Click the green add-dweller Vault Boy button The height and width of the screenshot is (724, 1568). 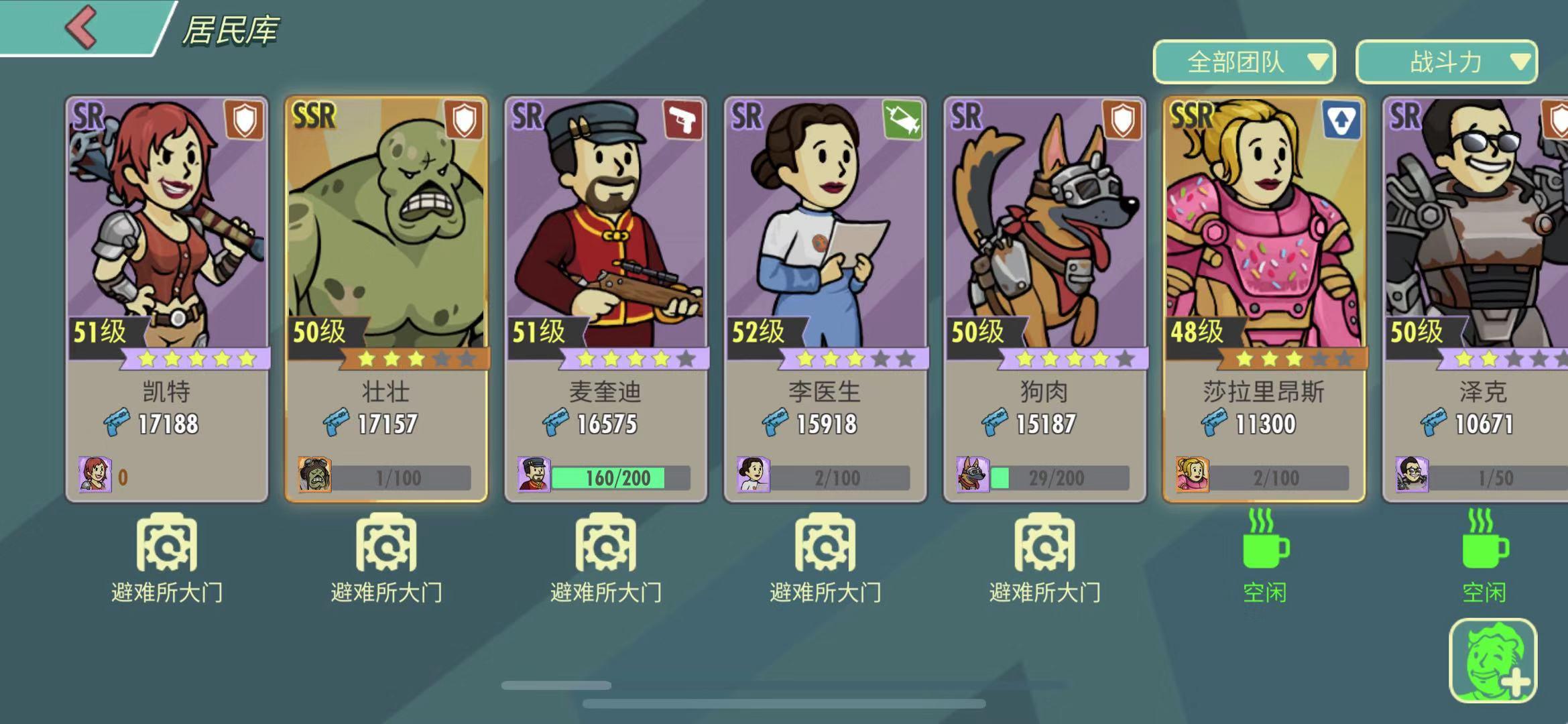[1492, 661]
